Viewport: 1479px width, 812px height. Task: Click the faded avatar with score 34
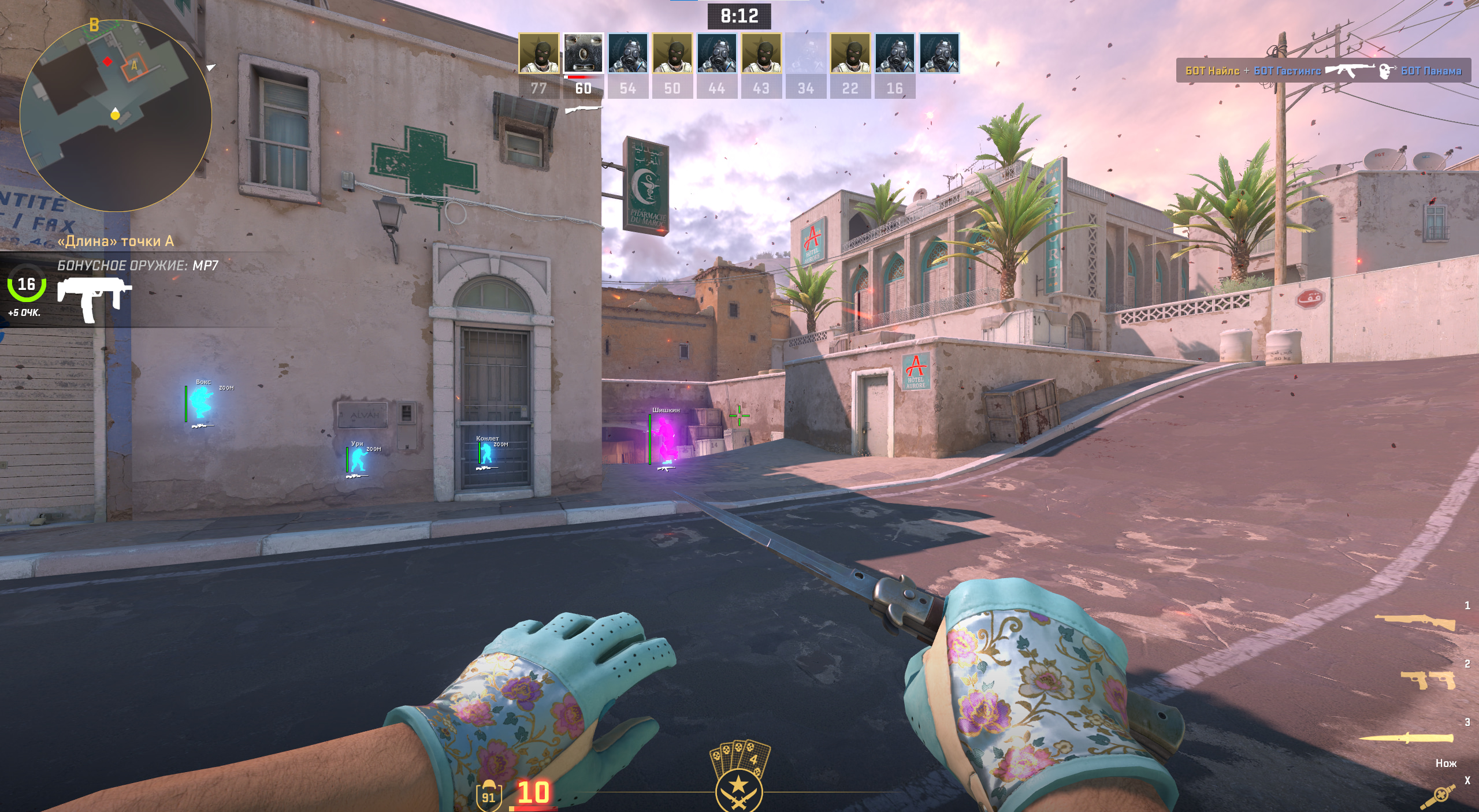pos(805,54)
